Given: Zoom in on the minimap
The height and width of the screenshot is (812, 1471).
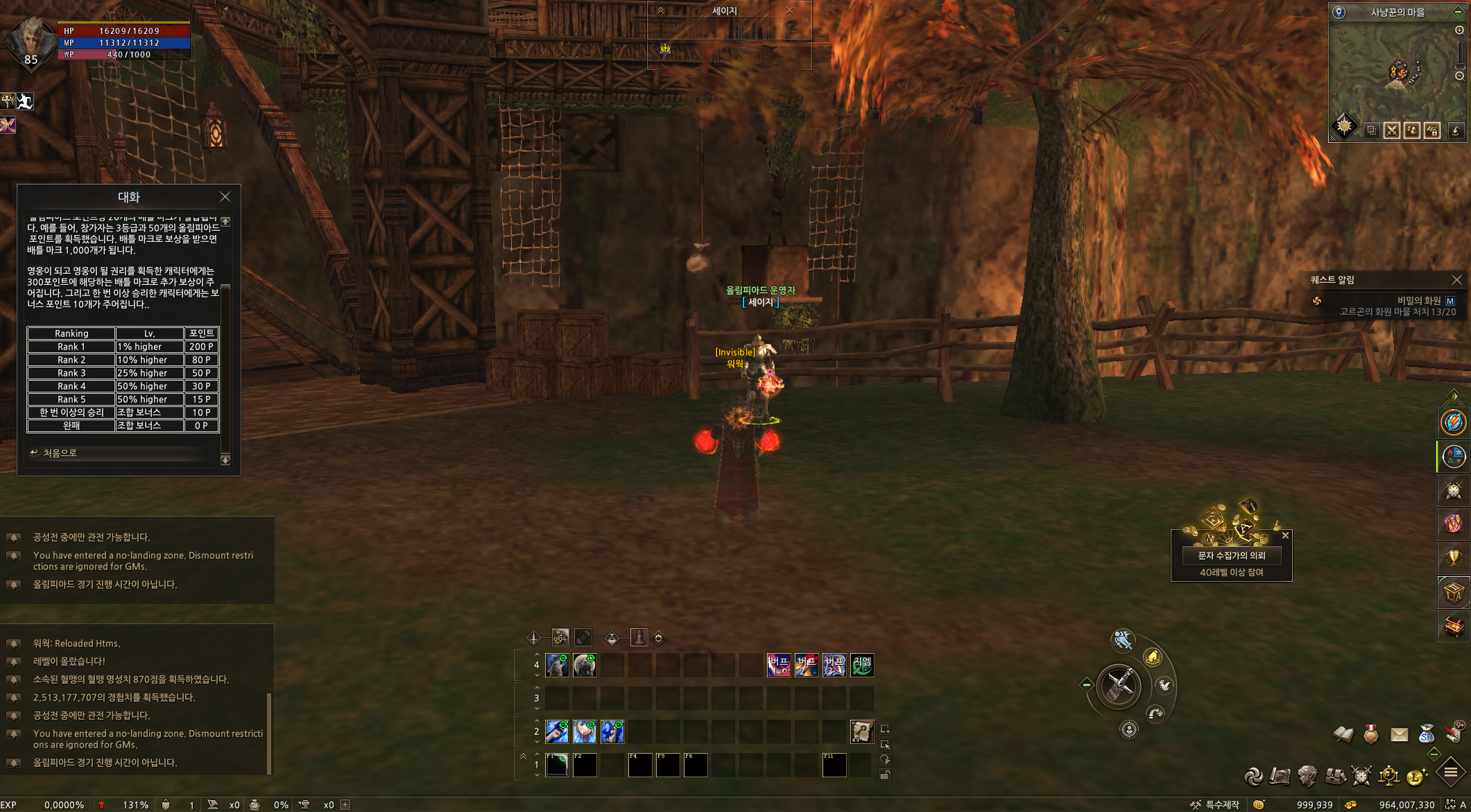Looking at the screenshot, I should 1459,31.
